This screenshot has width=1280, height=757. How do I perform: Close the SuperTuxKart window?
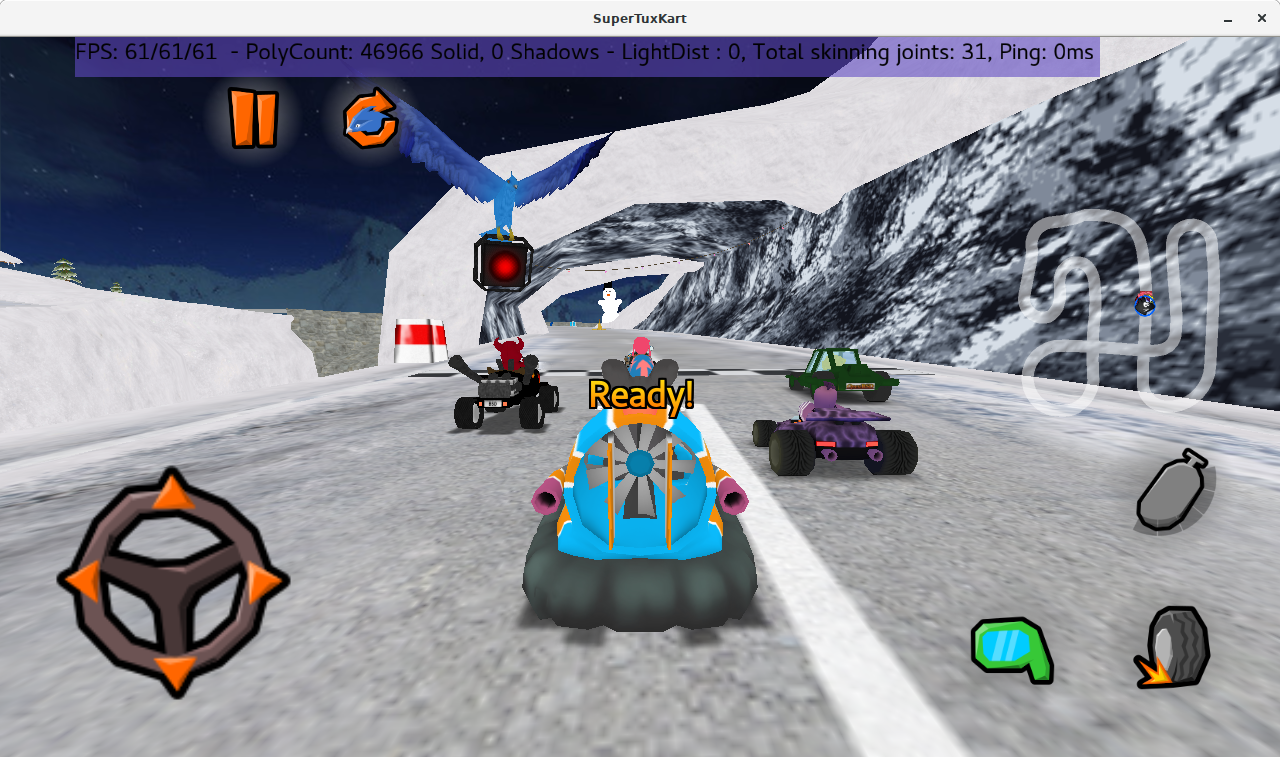pos(1261,19)
